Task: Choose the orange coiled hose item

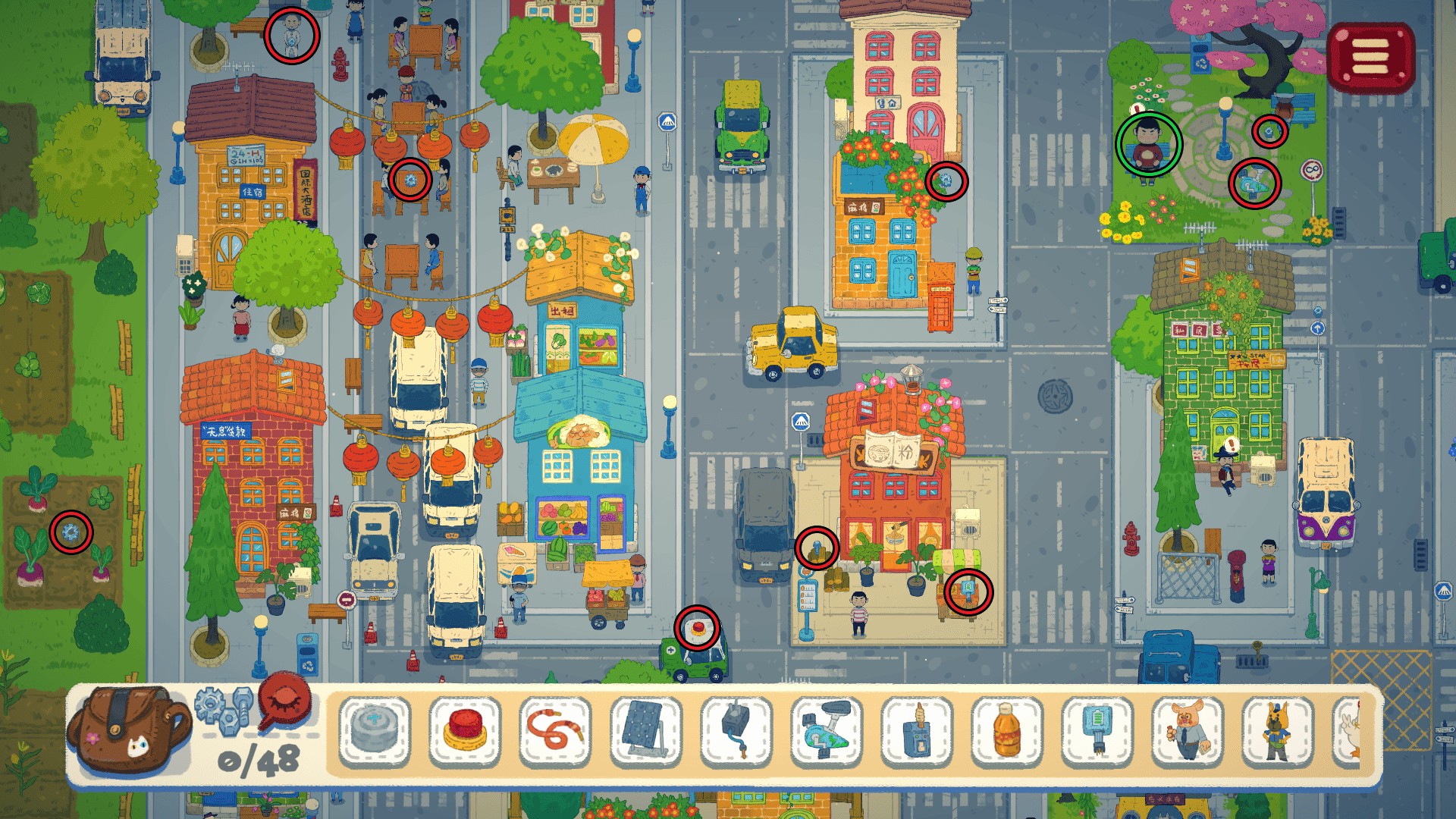Action: (x=555, y=733)
